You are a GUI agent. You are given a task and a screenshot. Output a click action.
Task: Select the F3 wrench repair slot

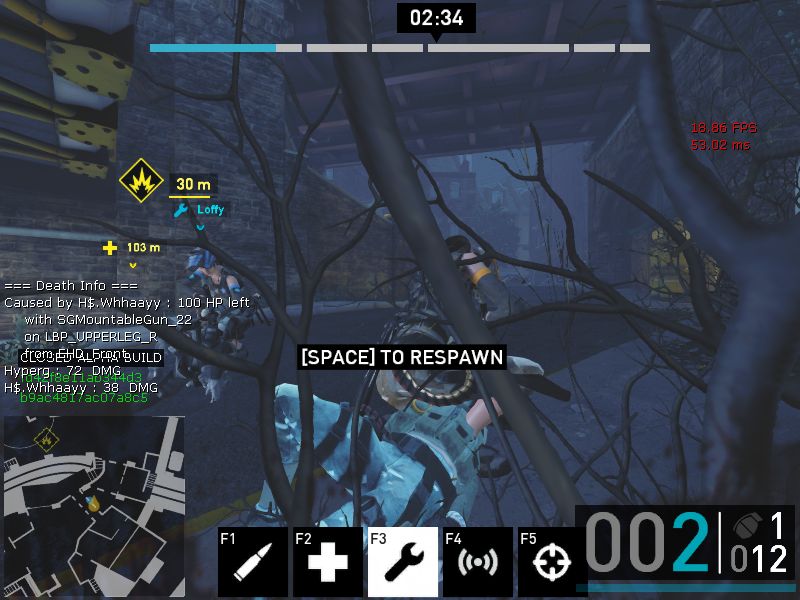pos(402,561)
